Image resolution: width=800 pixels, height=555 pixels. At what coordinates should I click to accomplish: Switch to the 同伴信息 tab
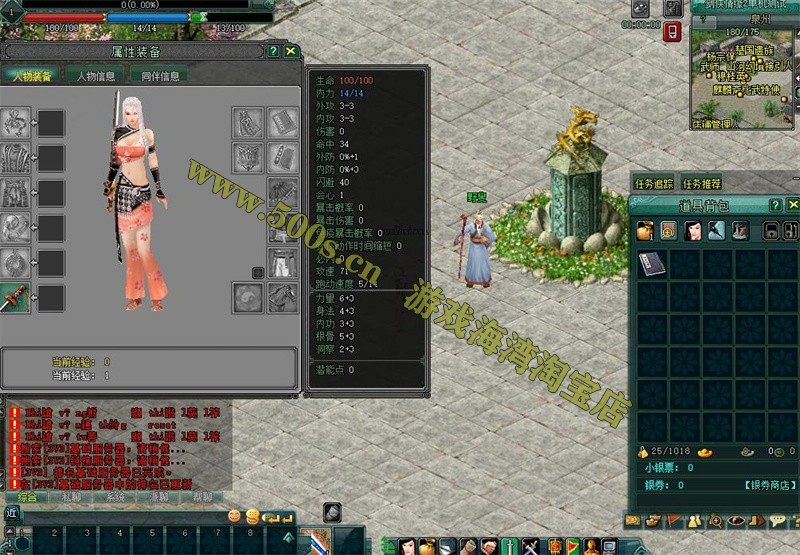point(158,75)
